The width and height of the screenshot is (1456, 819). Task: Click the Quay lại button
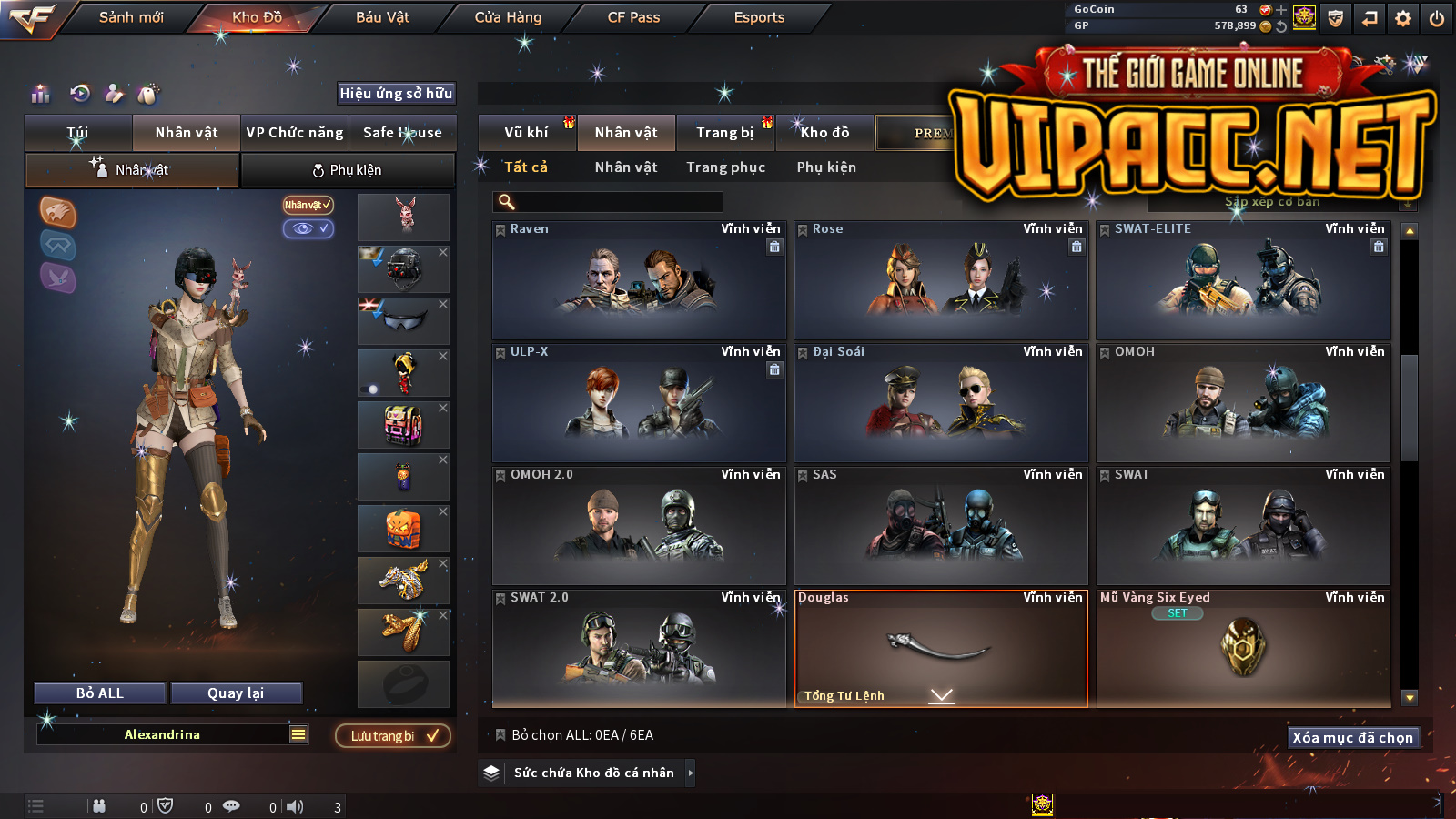tap(236, 693)
